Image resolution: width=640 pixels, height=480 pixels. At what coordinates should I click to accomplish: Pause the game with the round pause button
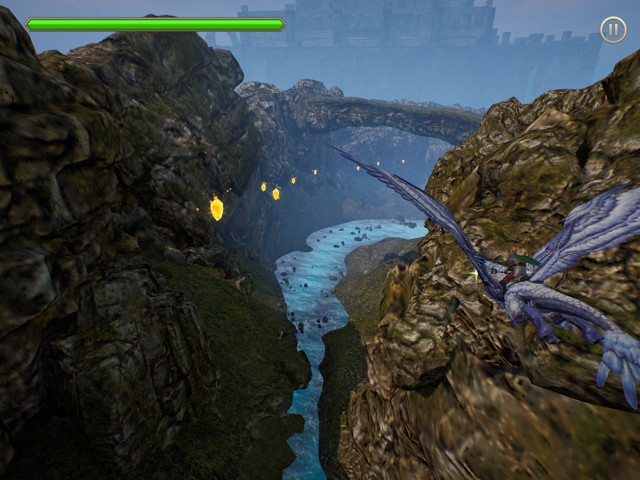pos(613,29)
